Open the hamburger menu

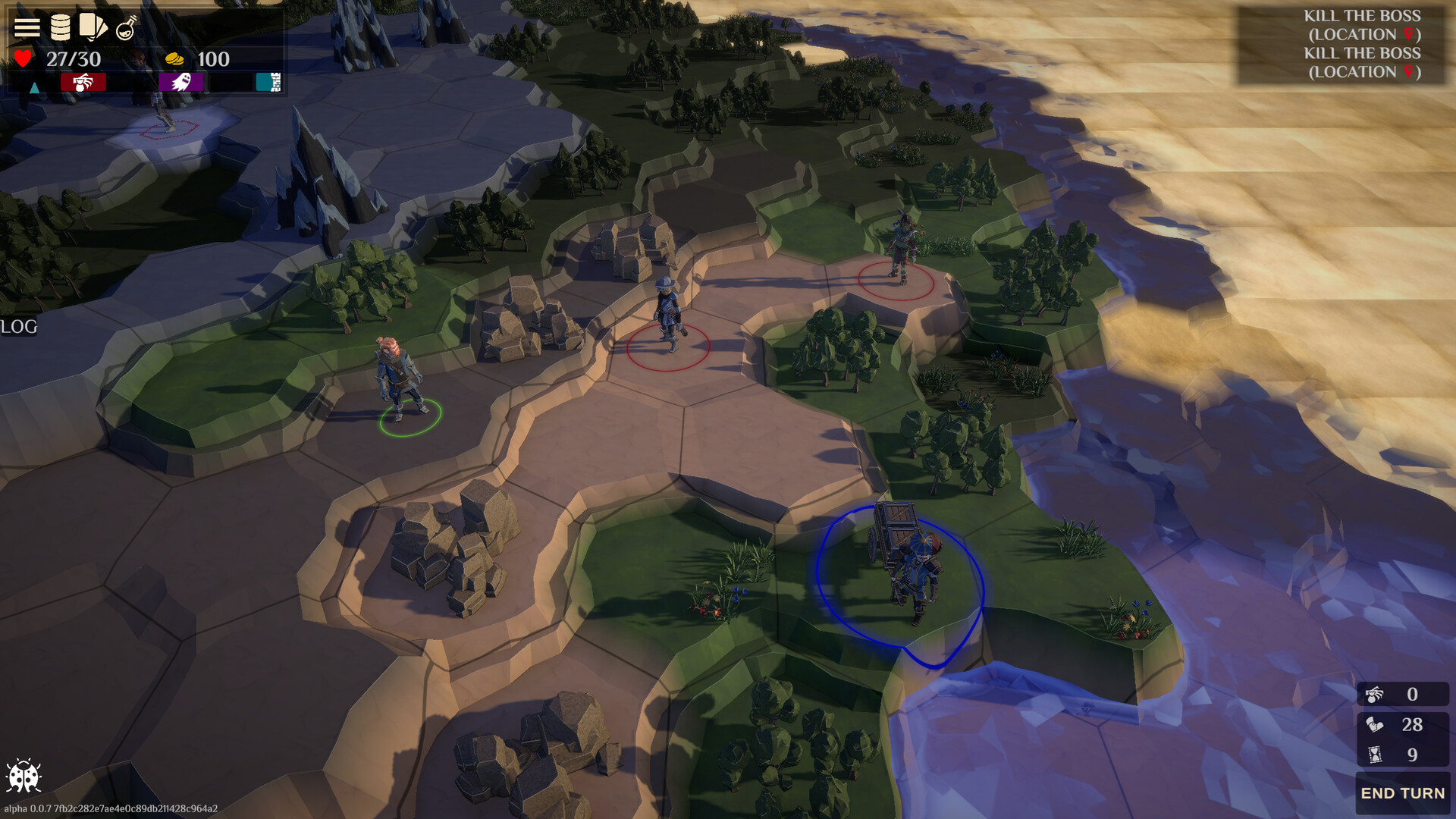[x=27, y=27]
